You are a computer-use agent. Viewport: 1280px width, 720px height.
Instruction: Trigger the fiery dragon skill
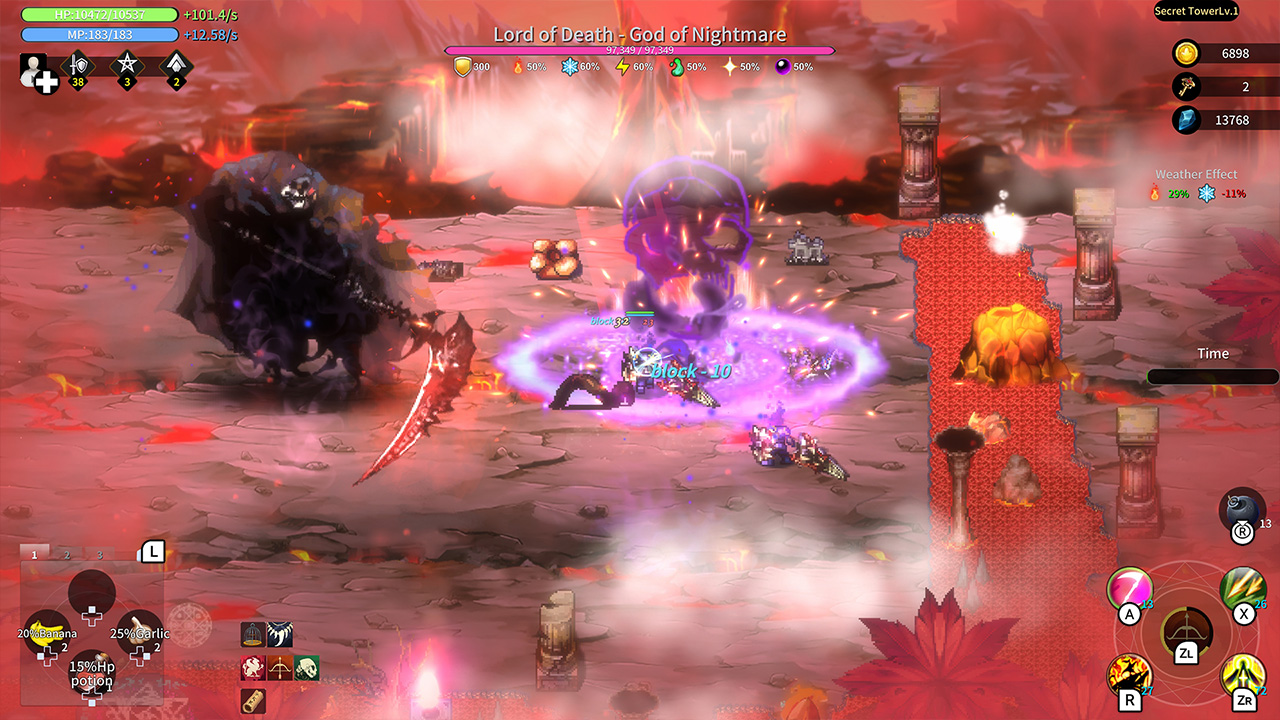tap(1128, 674)
